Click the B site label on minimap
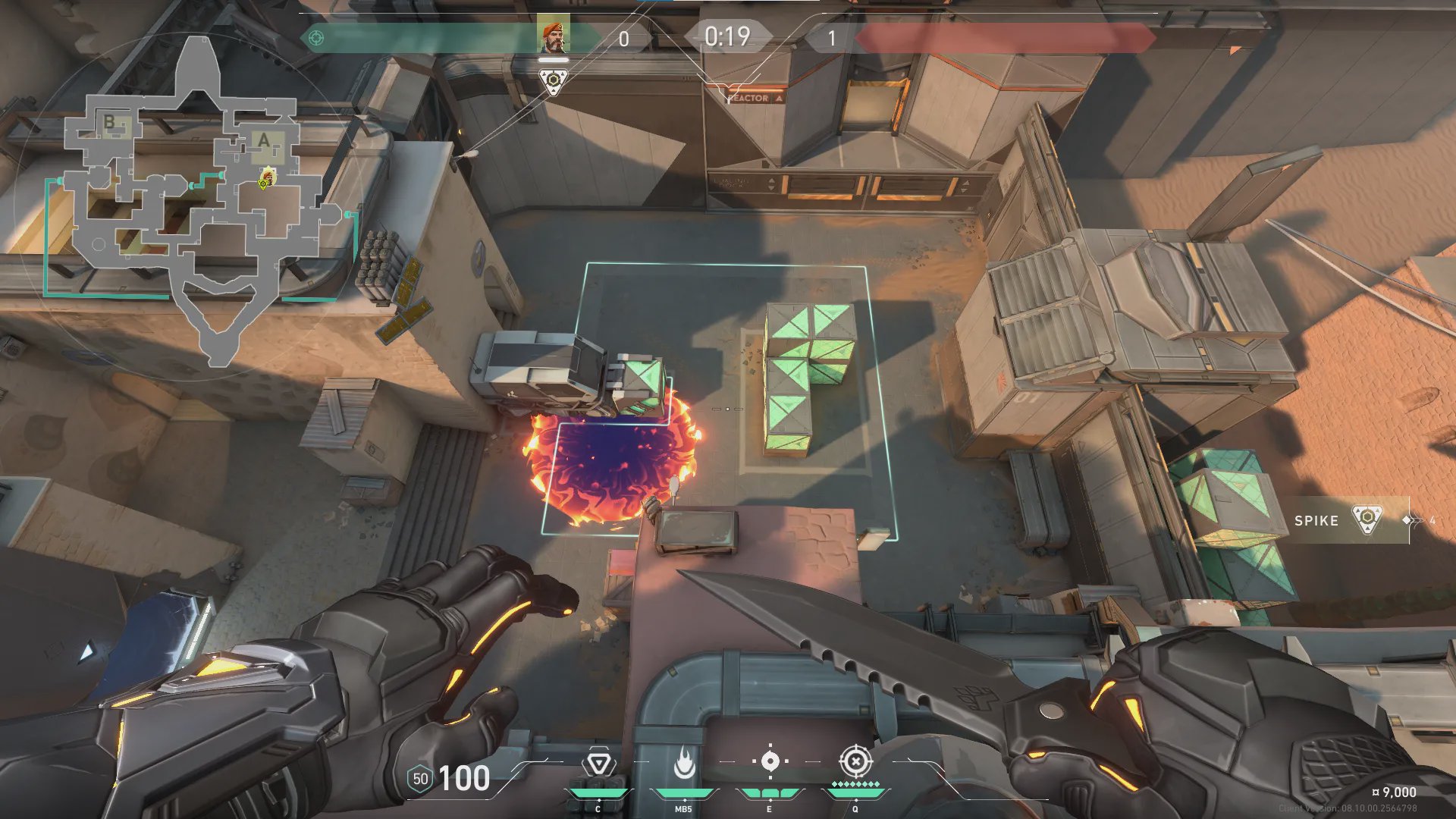 pos(109,121)
